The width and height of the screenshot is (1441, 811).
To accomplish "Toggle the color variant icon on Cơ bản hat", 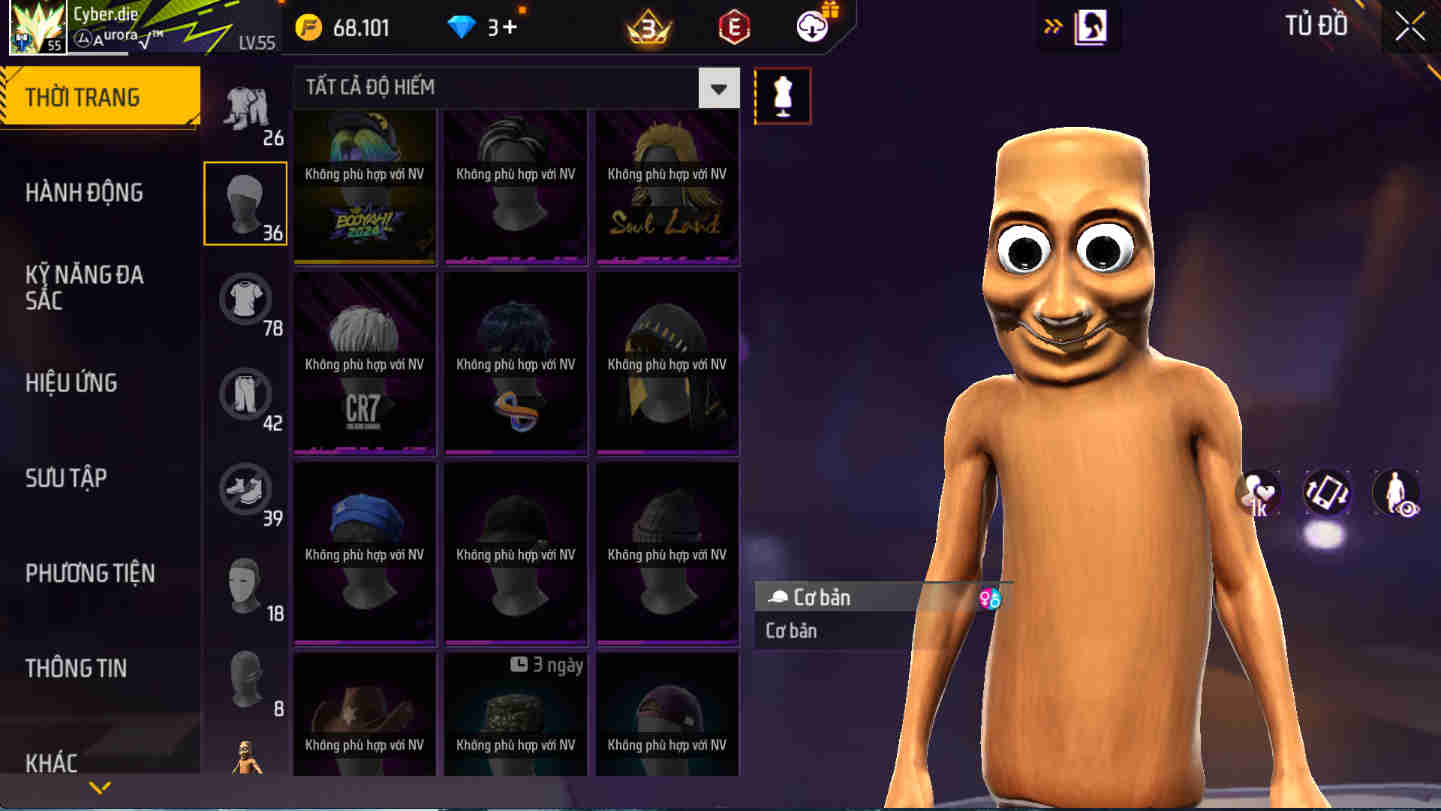I will click(990, 596).
